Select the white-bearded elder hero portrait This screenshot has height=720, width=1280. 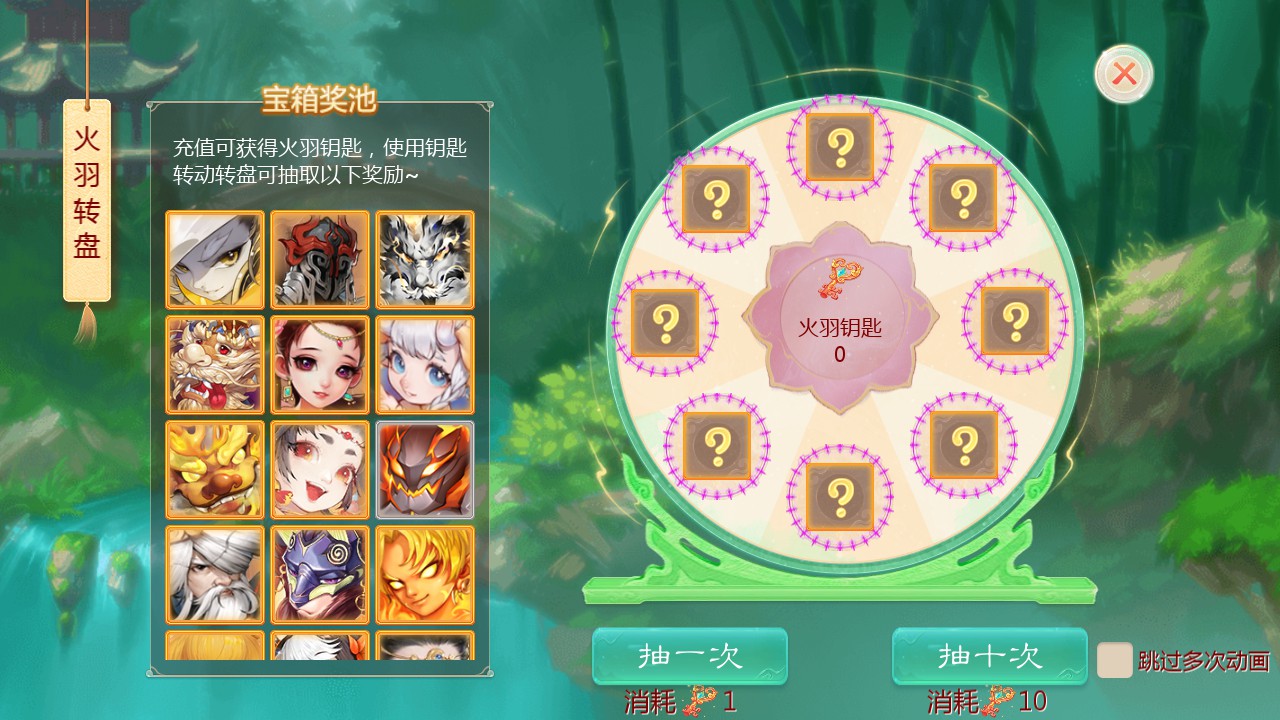pyautogui.click(x=215, y=572)
